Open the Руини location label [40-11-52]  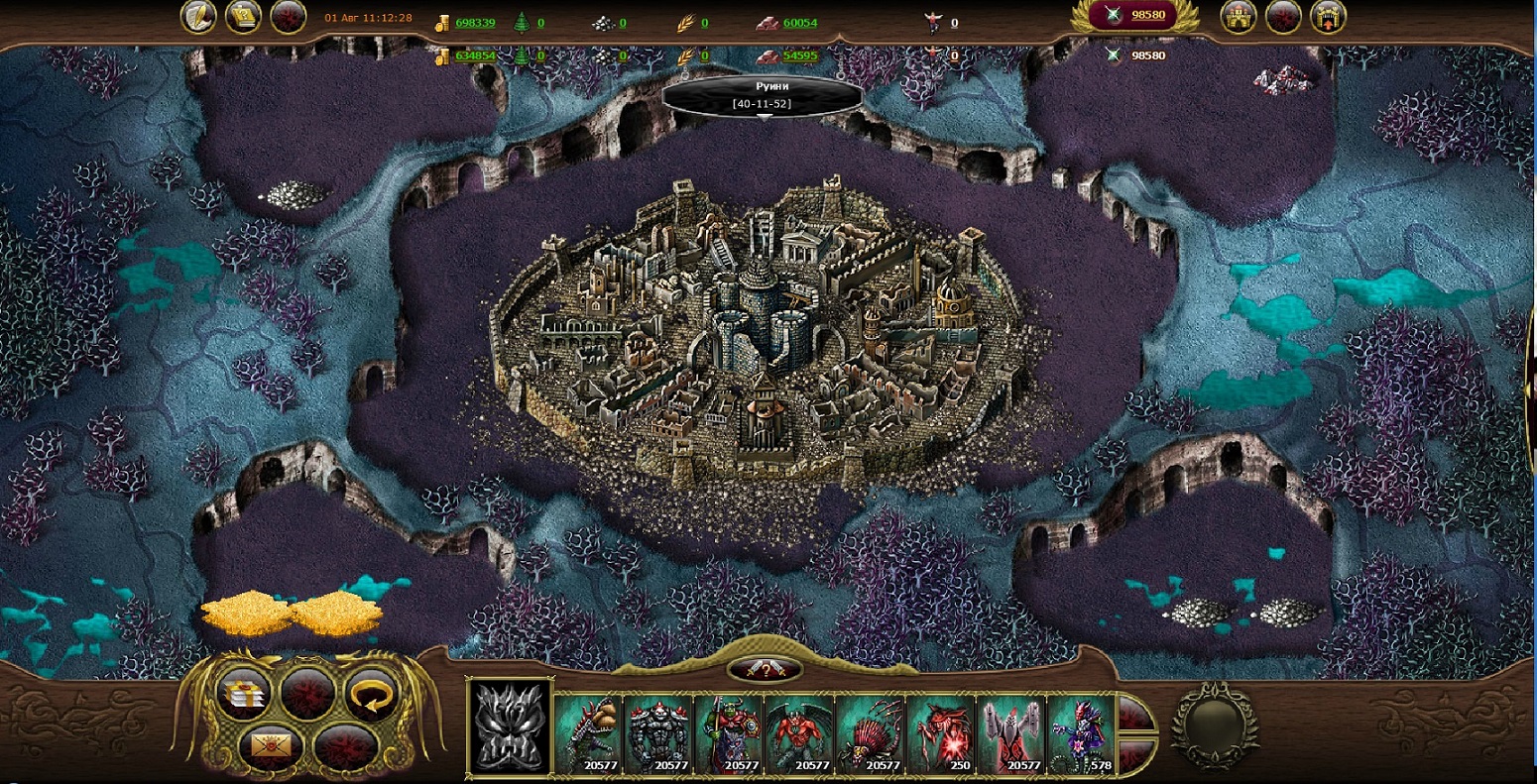[x=763, y=96]
